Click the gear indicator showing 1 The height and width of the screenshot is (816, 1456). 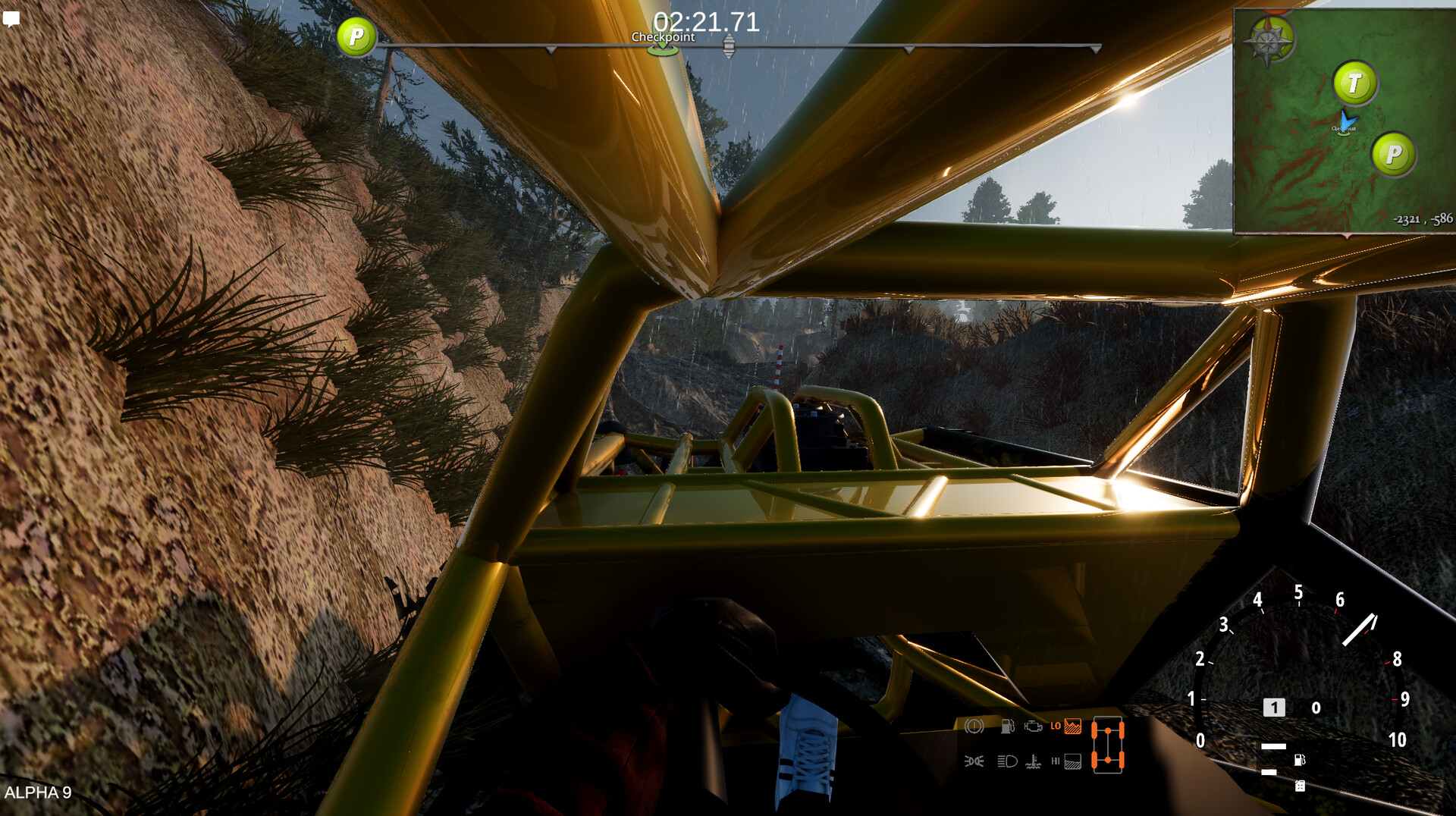tap(1274, 707)
